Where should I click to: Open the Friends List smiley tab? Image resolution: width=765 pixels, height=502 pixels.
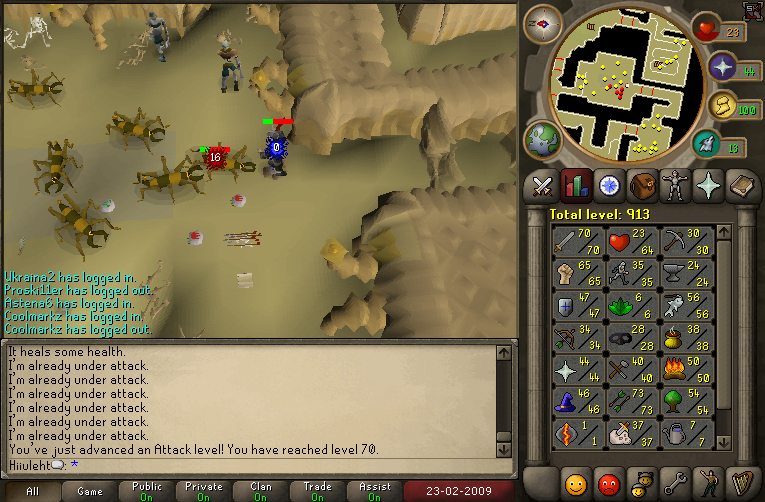coord(575,481)
